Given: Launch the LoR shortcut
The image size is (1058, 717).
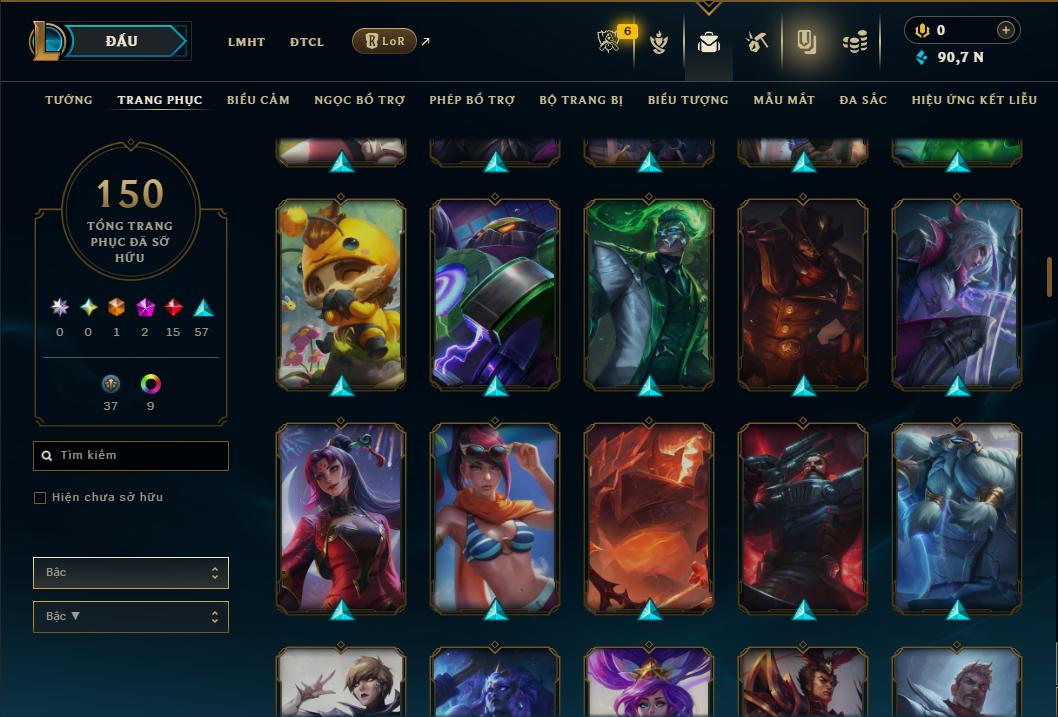Looking at the screenshot, I should click(x=385, y=41).
